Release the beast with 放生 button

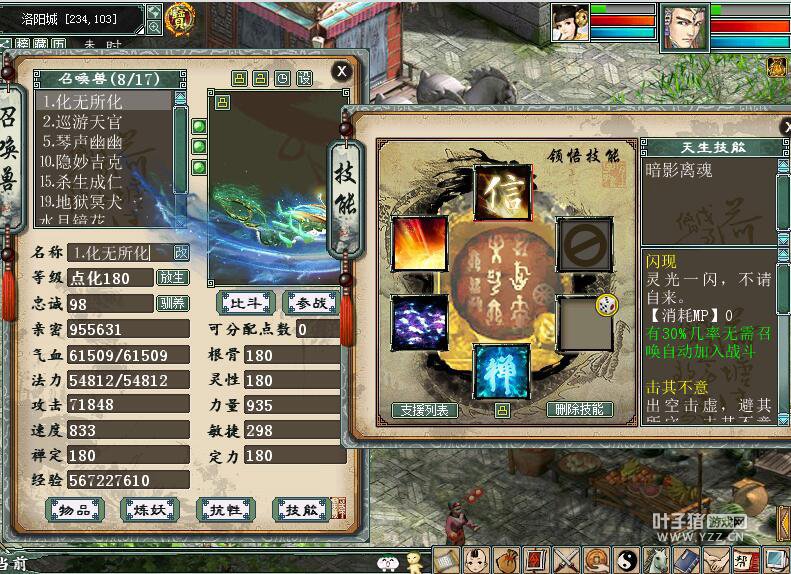coord(173,277)
